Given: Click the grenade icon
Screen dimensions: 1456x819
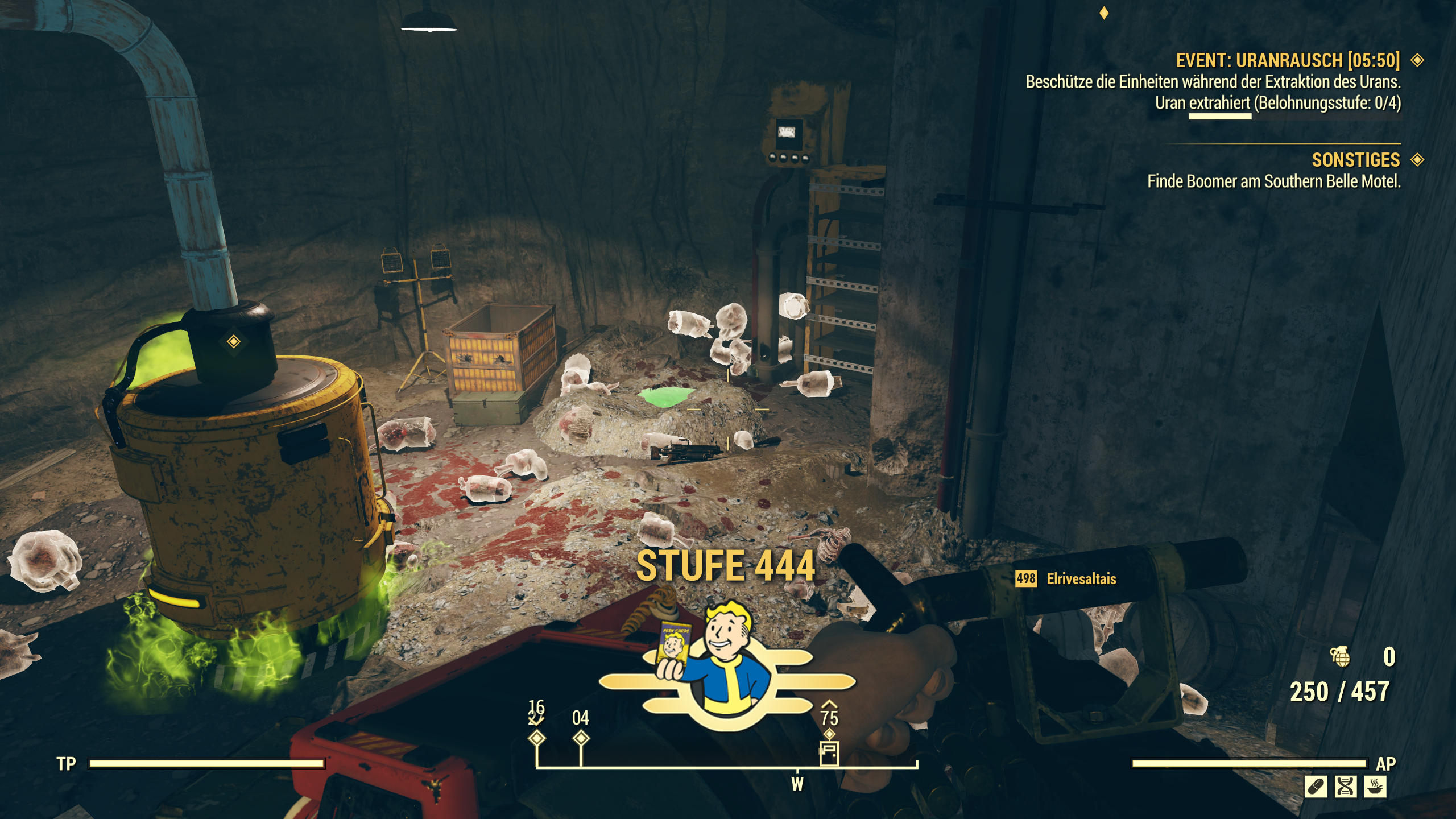Looking at the screenshot, I should click(x=1340, y=657).
